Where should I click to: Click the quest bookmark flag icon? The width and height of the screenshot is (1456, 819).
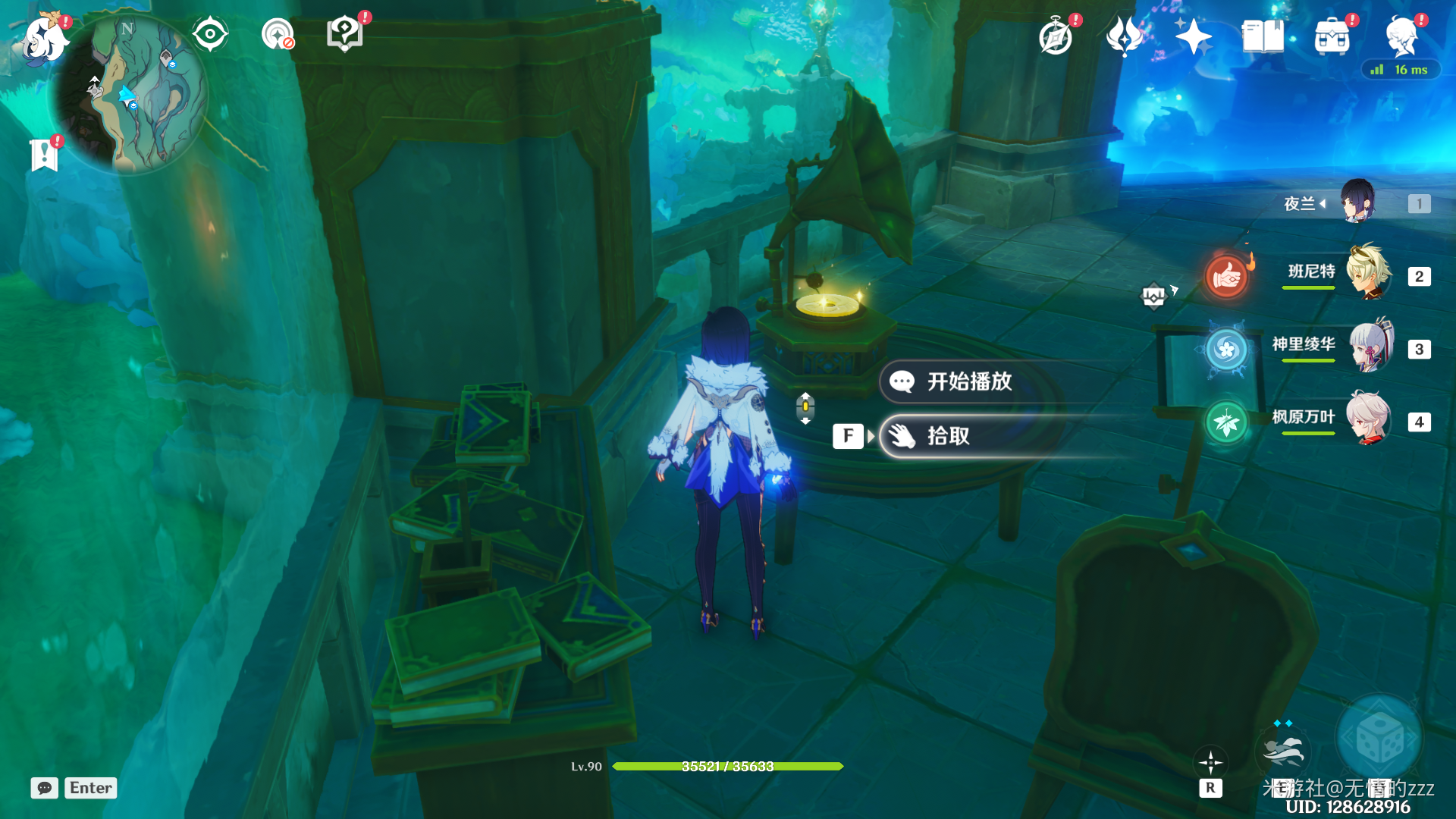pos(44,155)
